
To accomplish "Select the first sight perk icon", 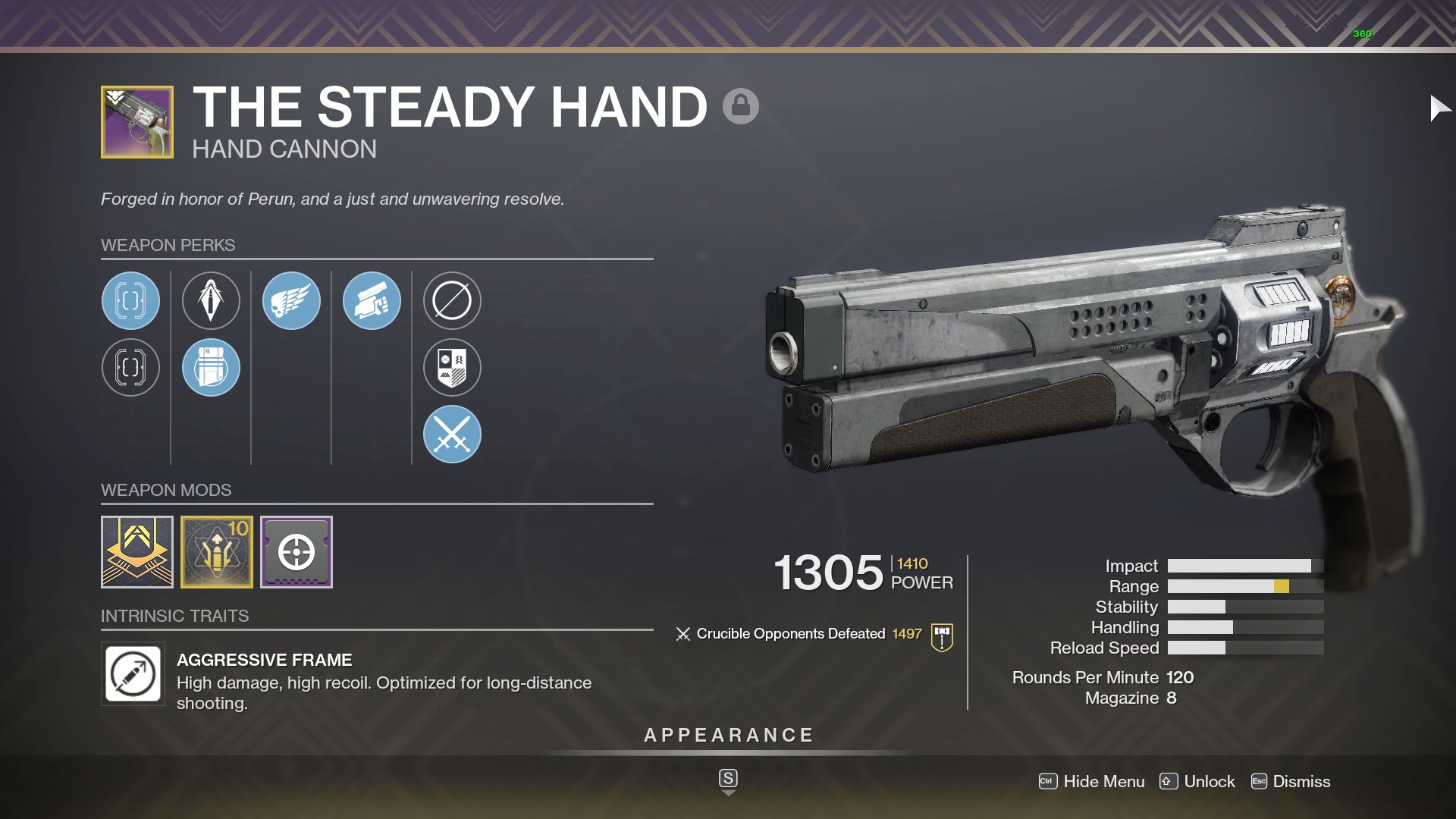I will click(x=130, y=300).
